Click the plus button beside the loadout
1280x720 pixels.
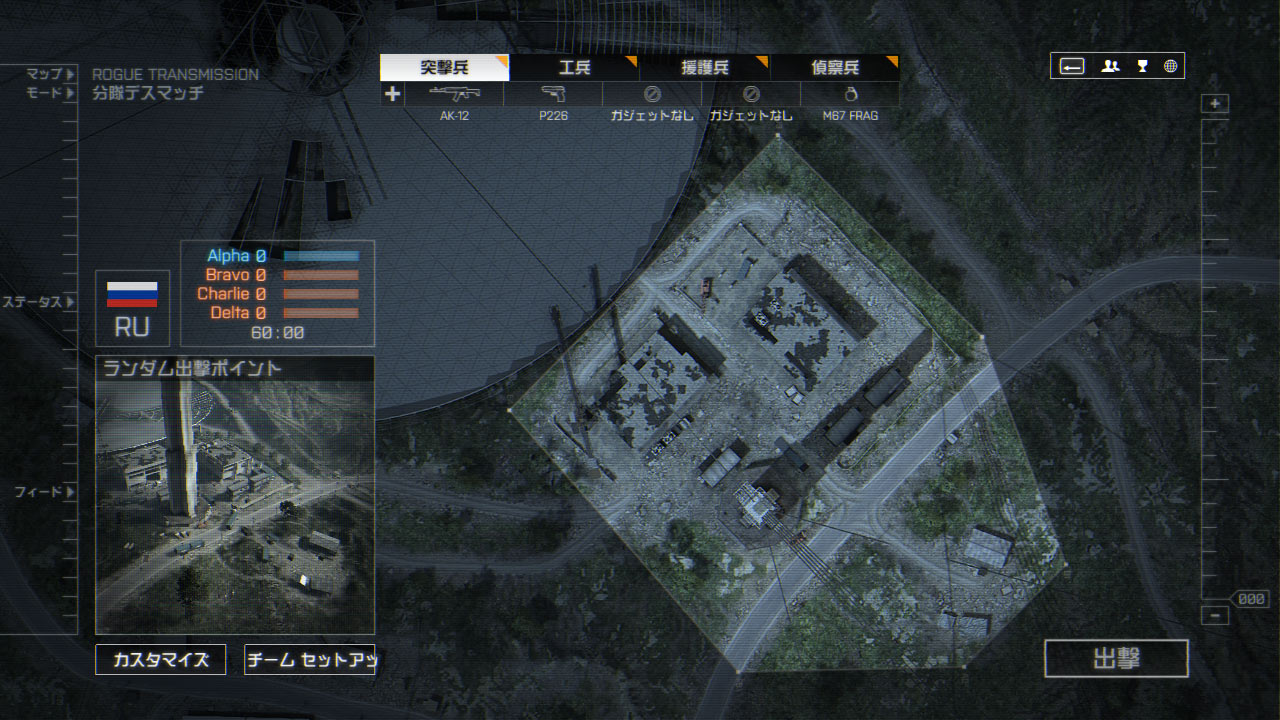392,94
